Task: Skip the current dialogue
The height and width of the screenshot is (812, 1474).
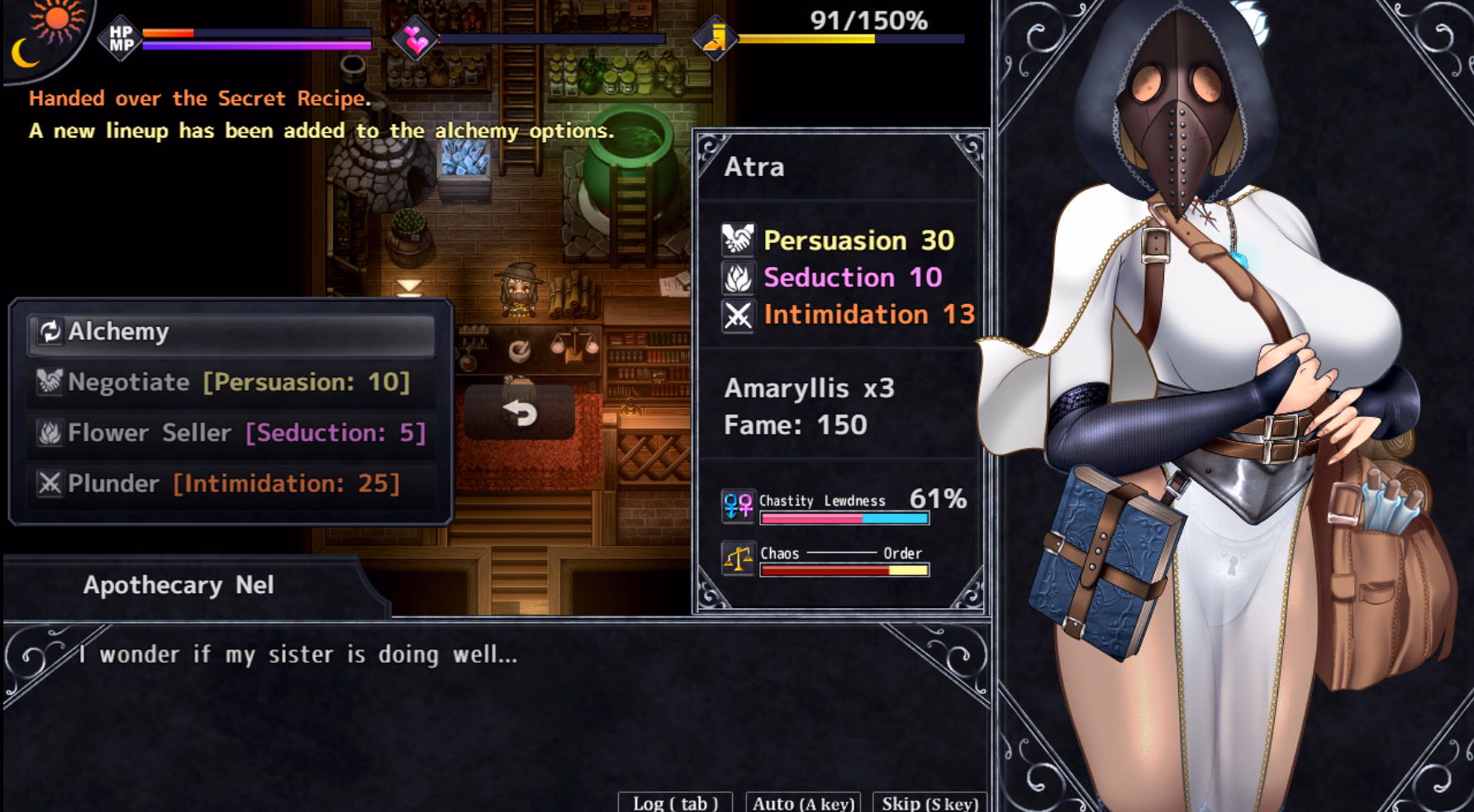Action: coord(930,803)
